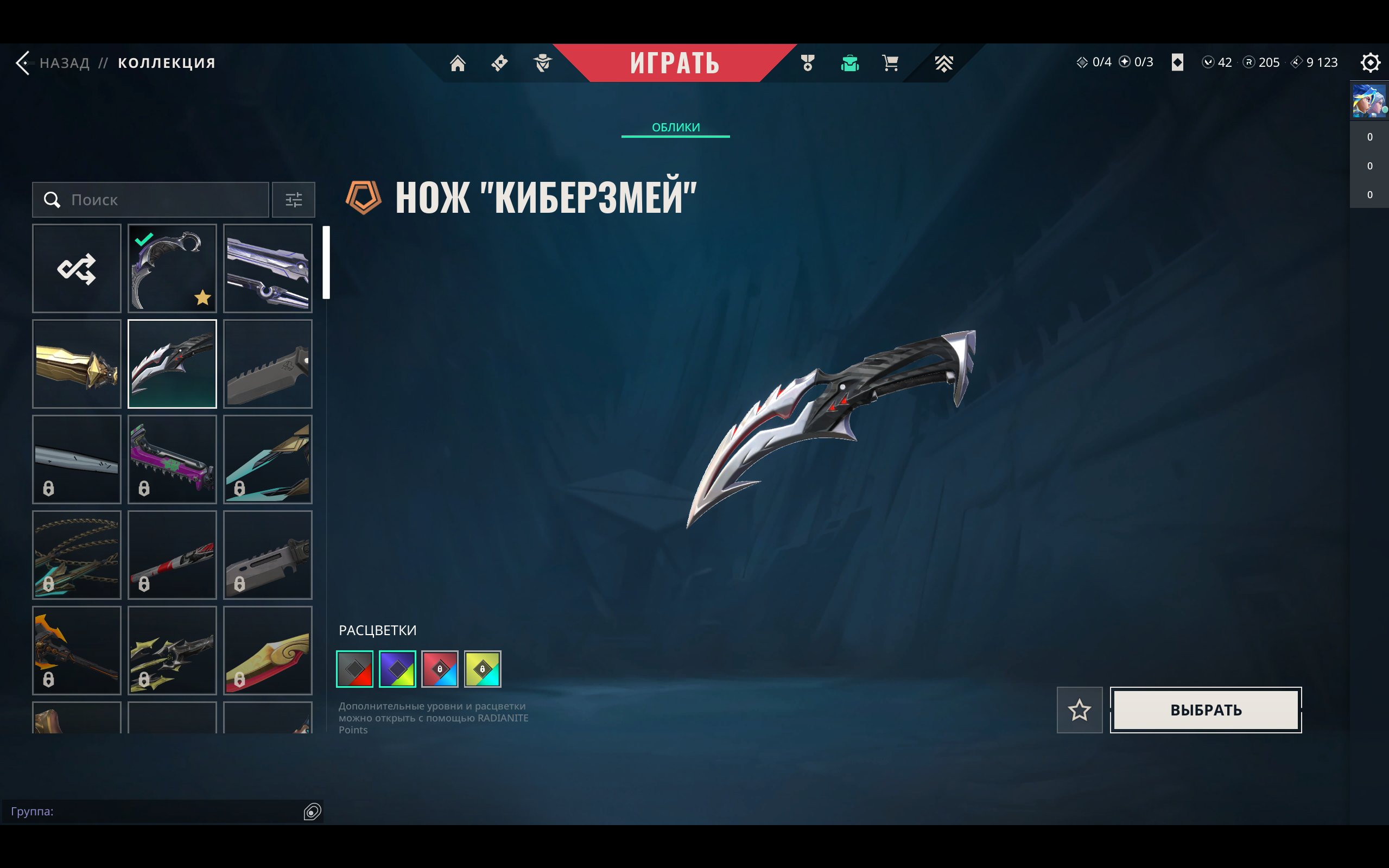Select the equipped karambit skin with checkmark
Screen dimensions: 1389x868
tap(172, 268)
